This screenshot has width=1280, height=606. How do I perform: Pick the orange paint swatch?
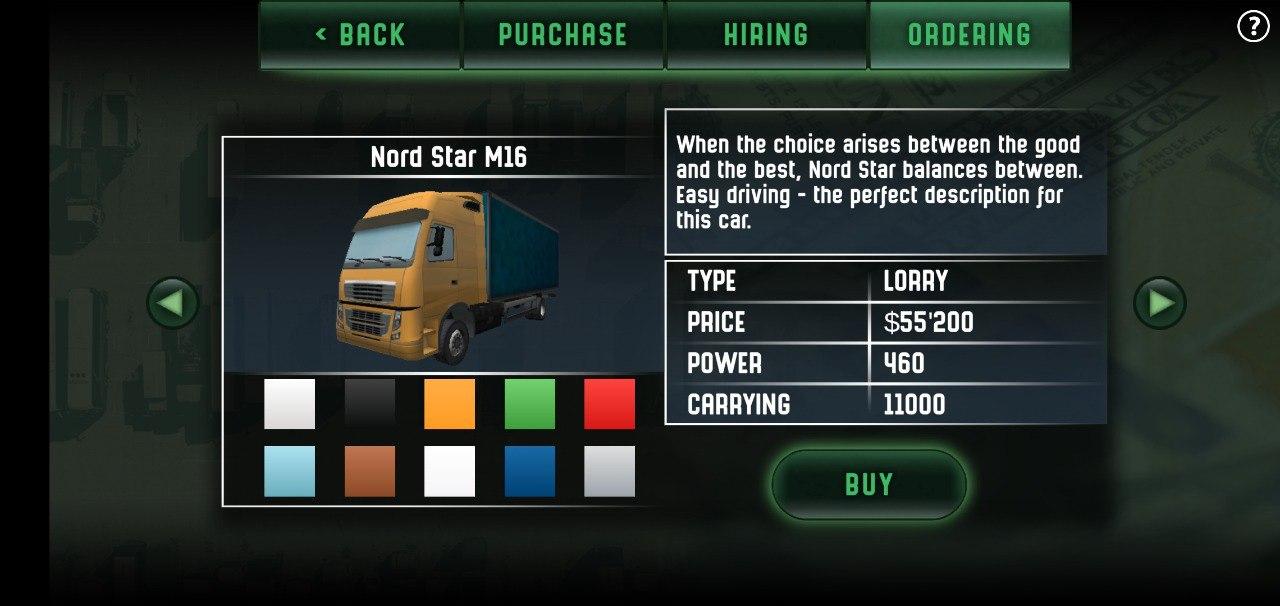point(450,404)
